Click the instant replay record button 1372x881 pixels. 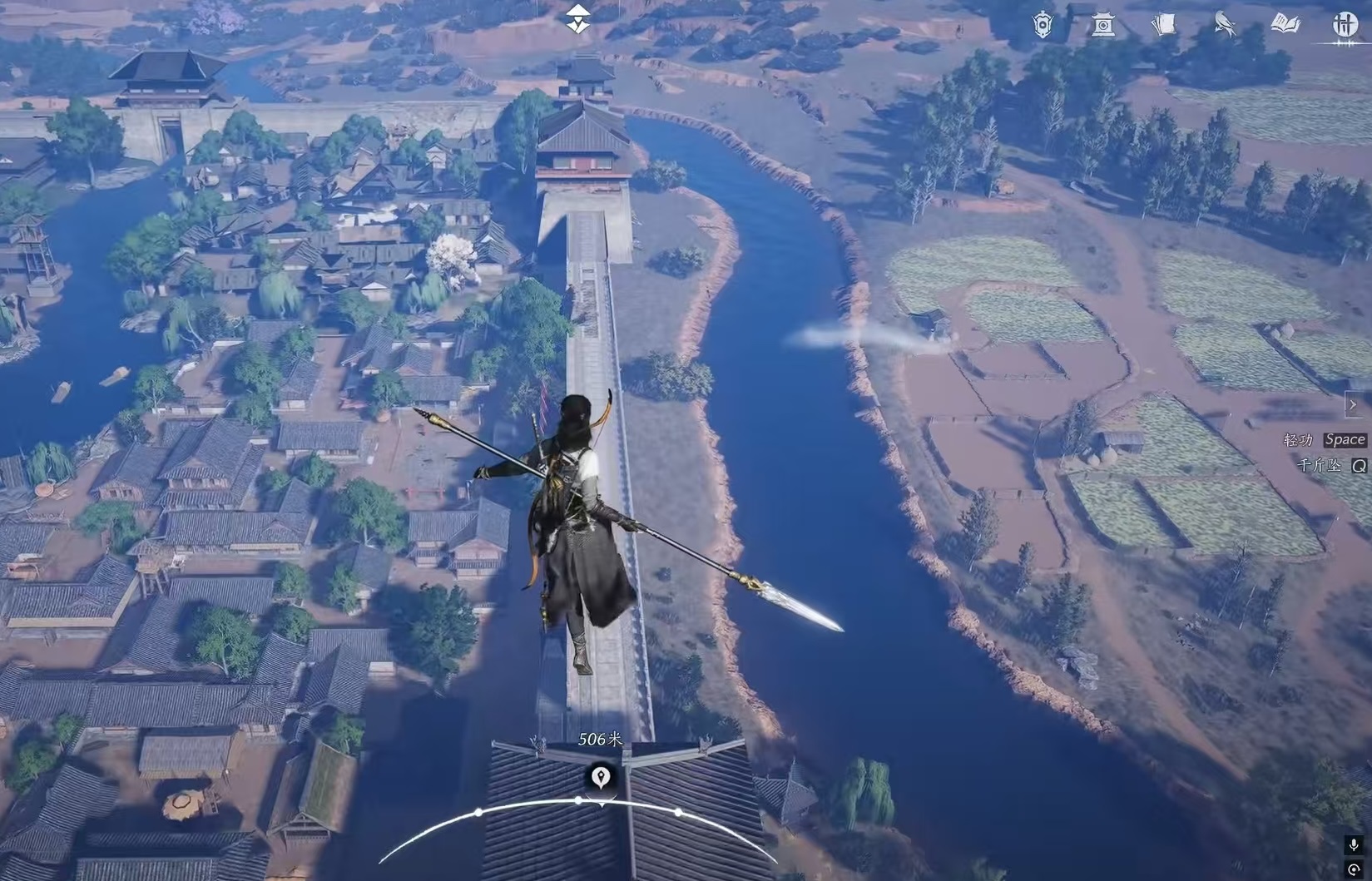click(x=1354, y=870)
